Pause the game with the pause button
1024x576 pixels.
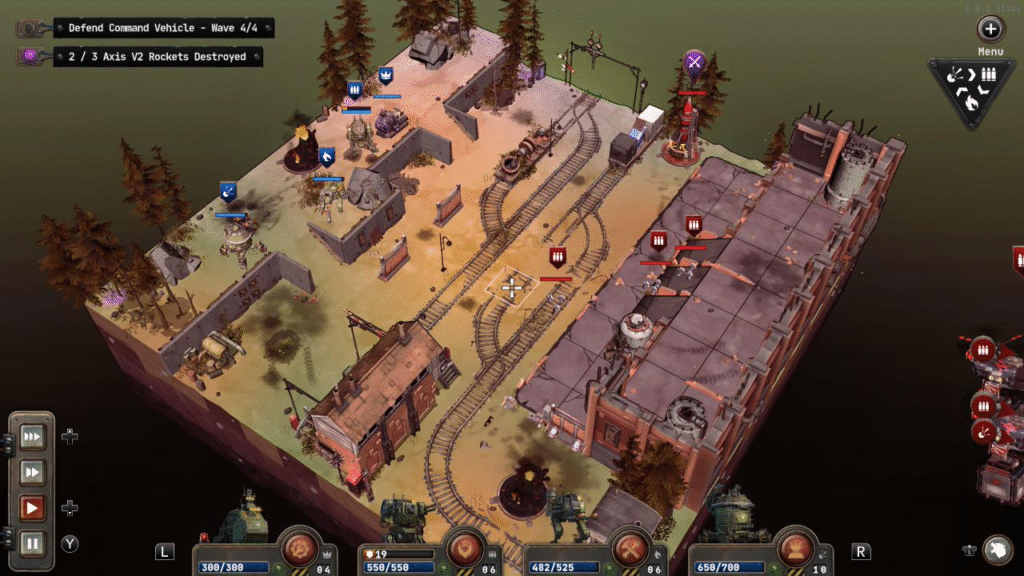[32, 544]
